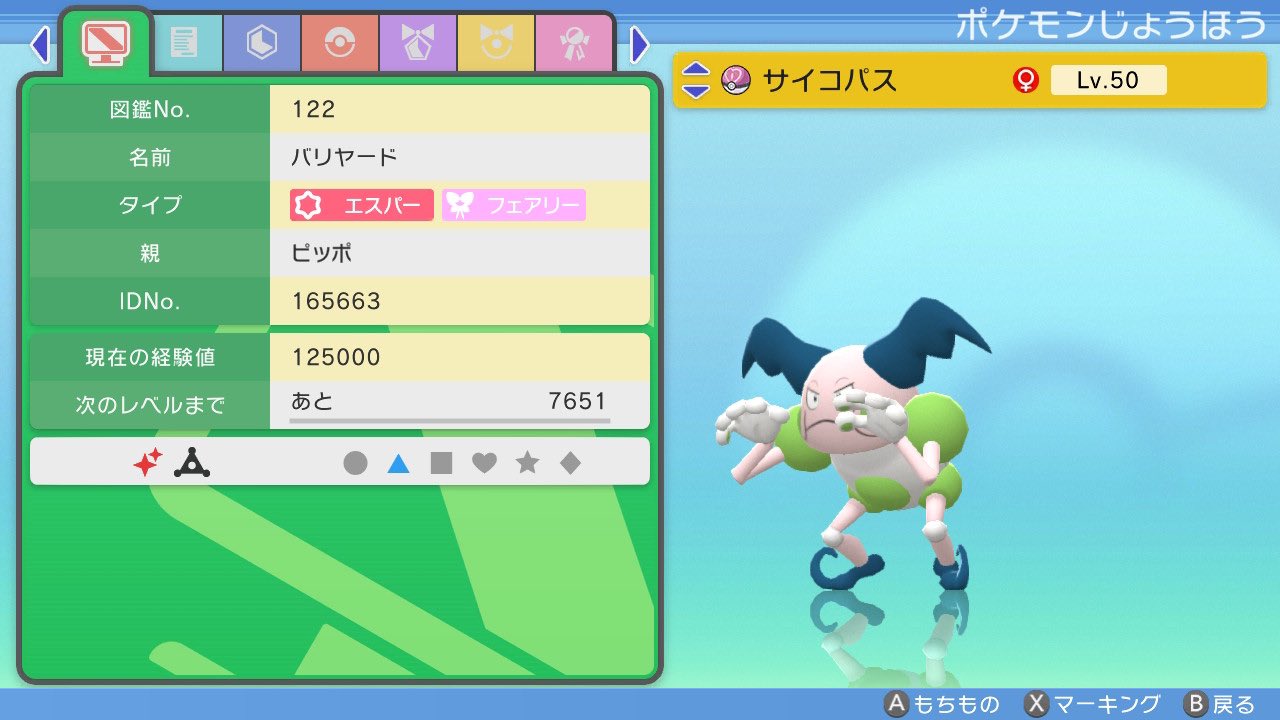Click the origin mark beside the shiny star
1280x720 pixels.
coord(192,462)
